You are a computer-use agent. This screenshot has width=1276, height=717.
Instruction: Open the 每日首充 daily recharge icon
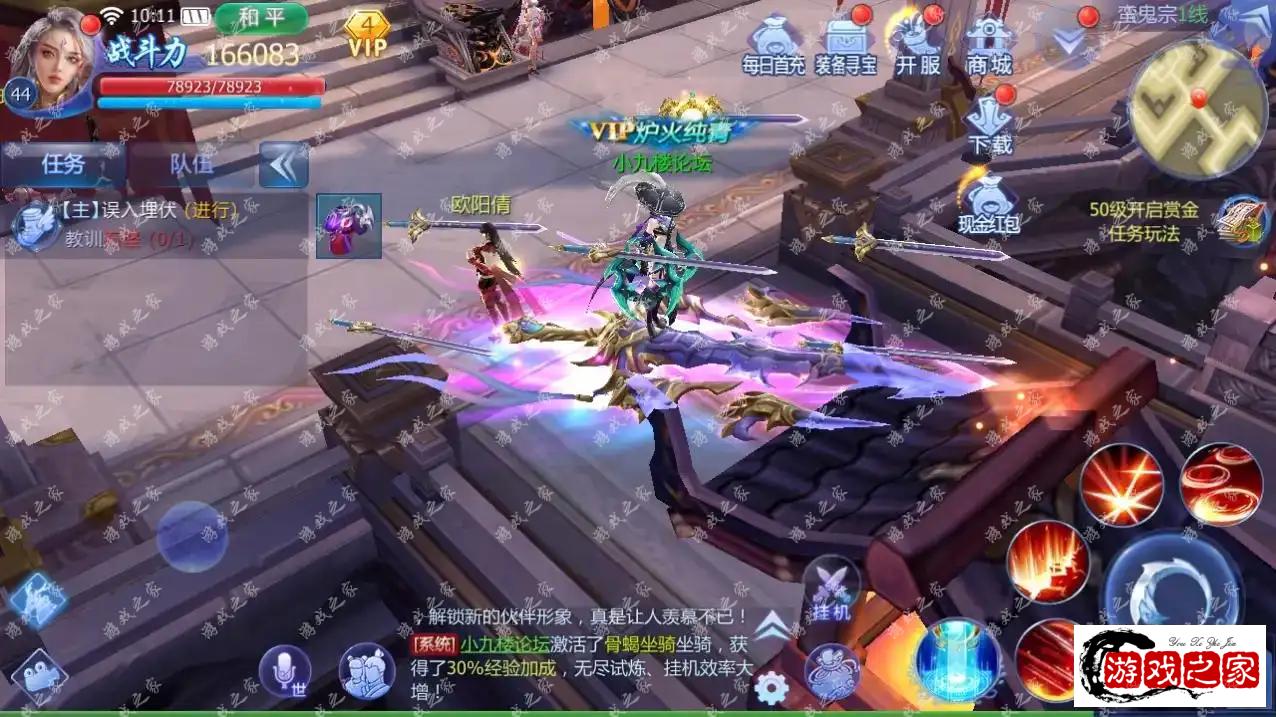click(773, 47)
